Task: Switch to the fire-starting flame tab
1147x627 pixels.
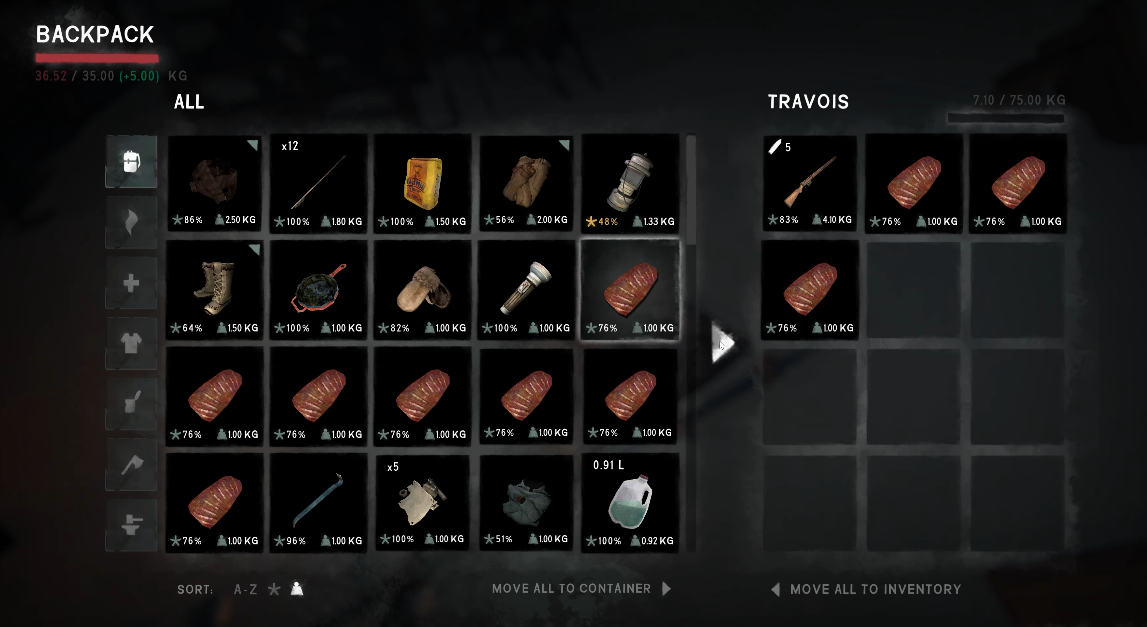Action: point(132,222)
